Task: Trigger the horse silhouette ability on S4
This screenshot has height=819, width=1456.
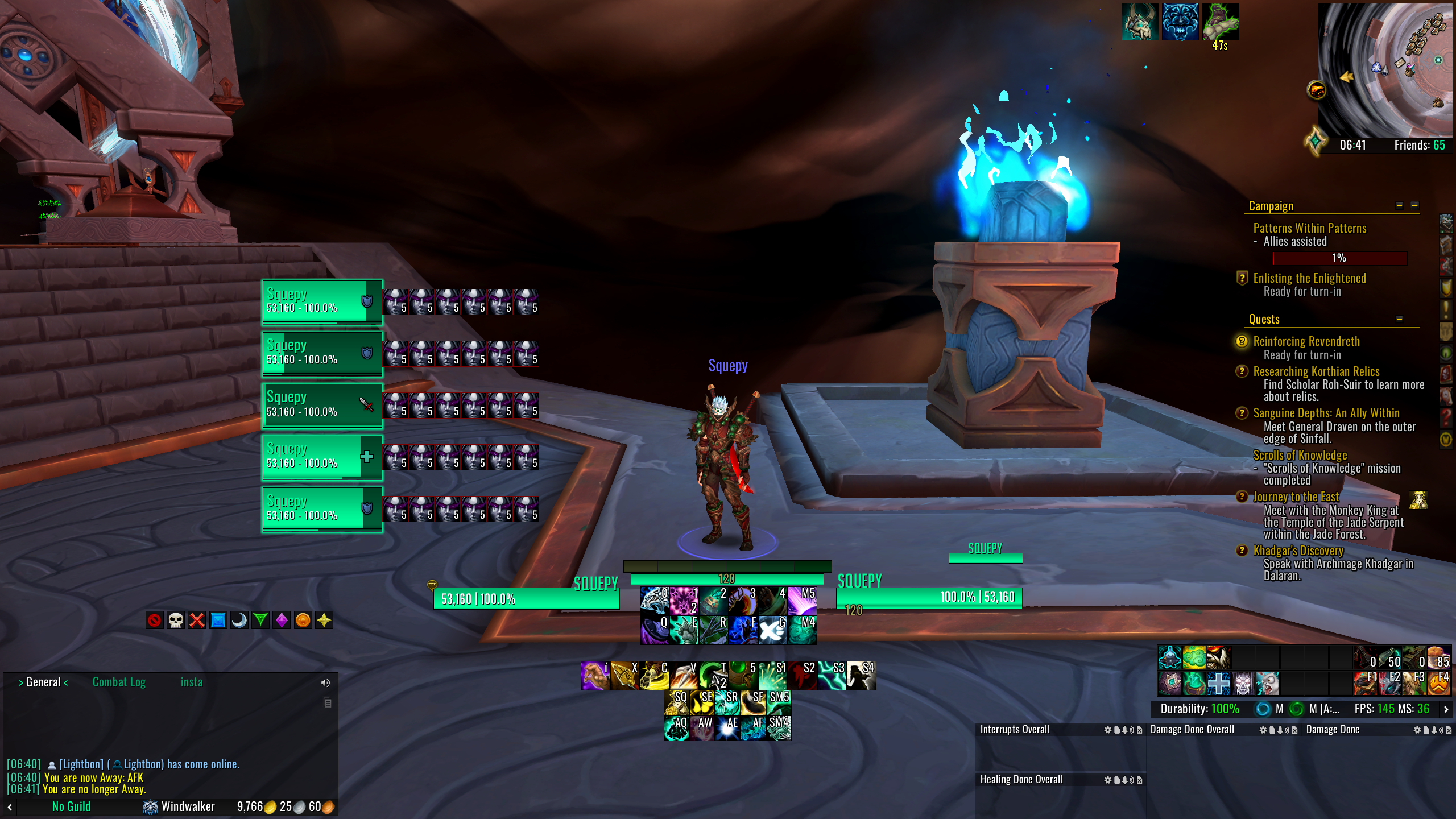Action: tap(861, 676)
